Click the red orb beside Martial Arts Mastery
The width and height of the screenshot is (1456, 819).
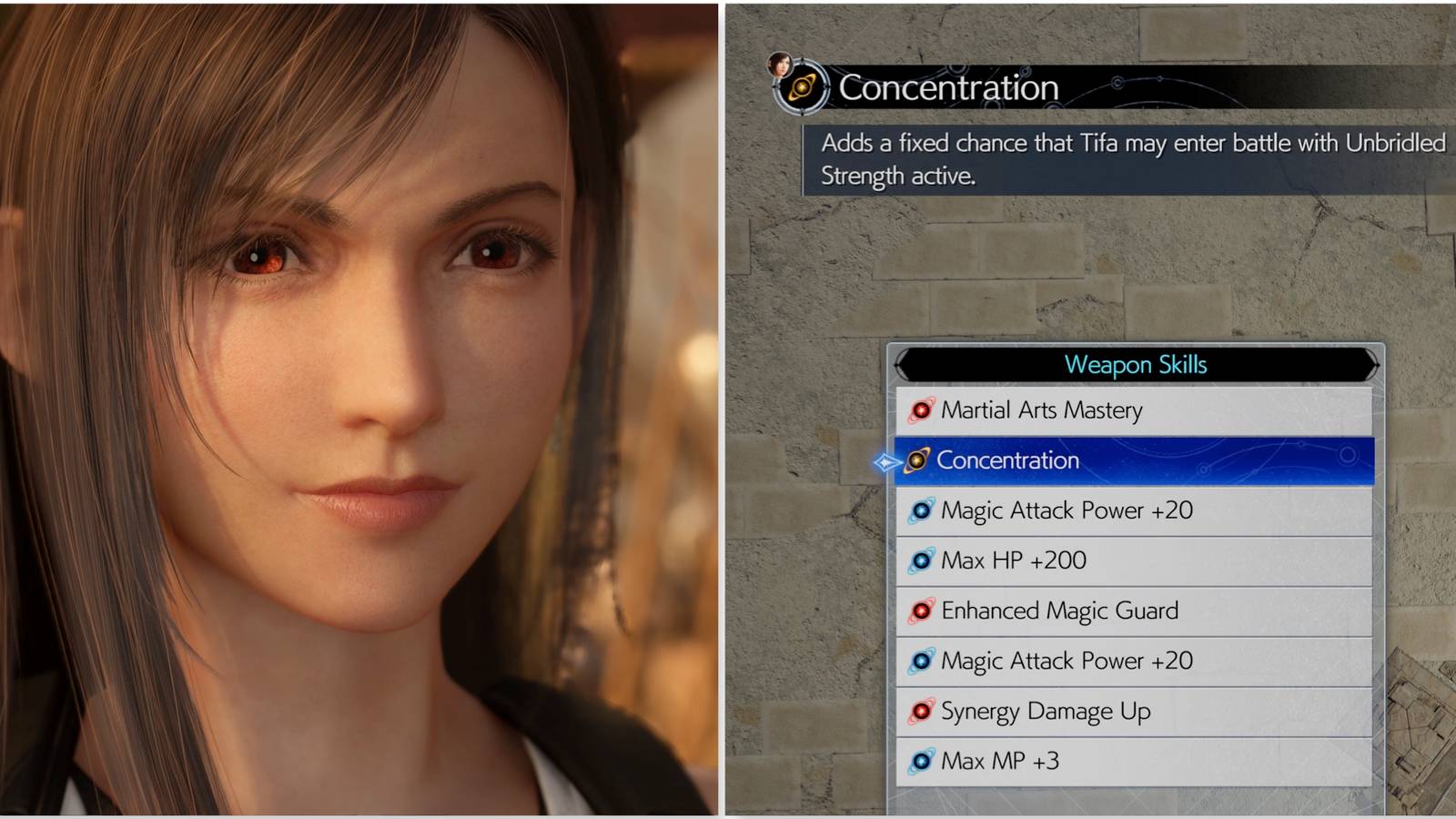pyautogui.click(x=922, y=410)
